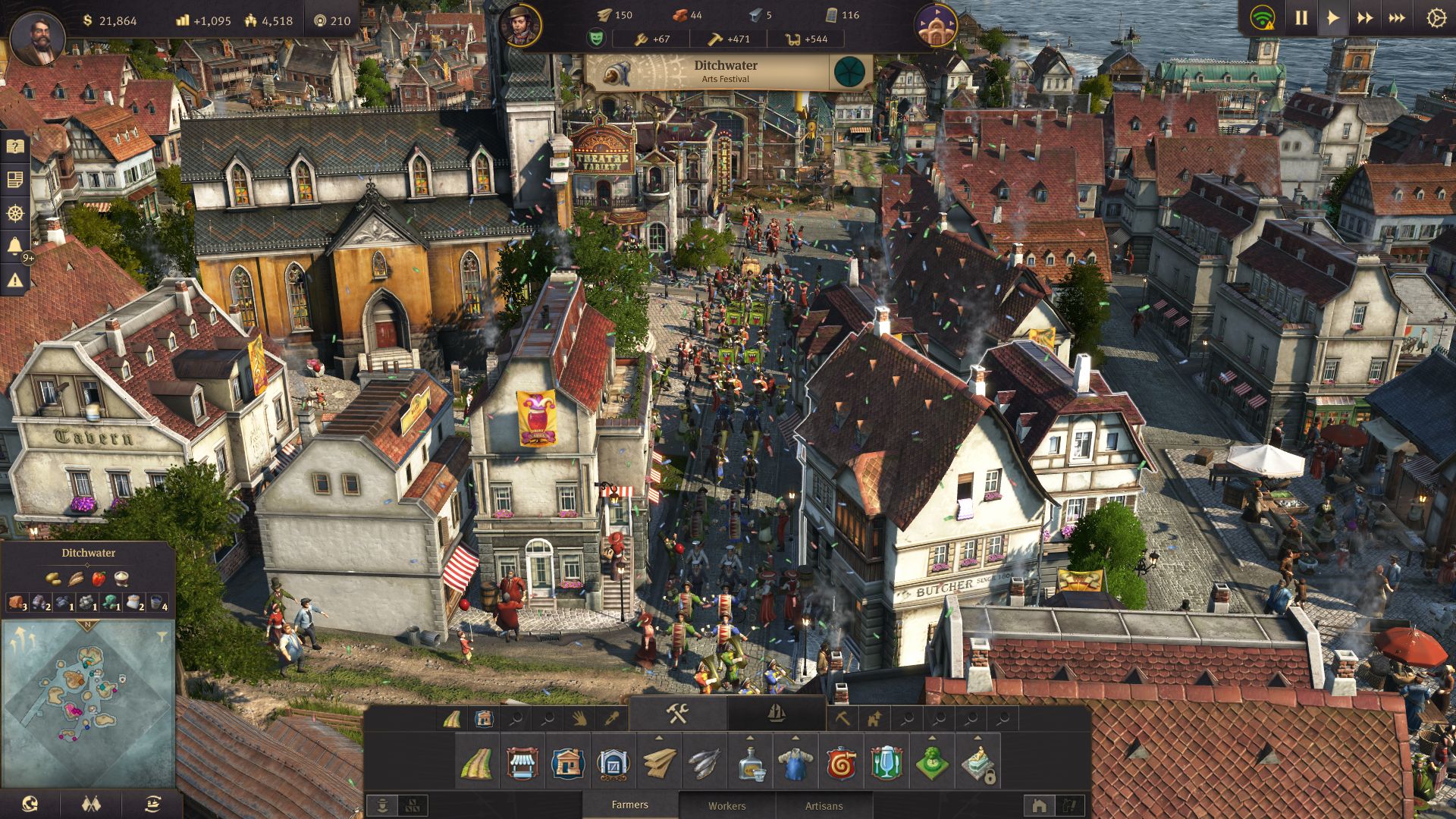Open the expeditions ship's wheel icon
This screenshot has width=1456, height=819.
point(15,212)
